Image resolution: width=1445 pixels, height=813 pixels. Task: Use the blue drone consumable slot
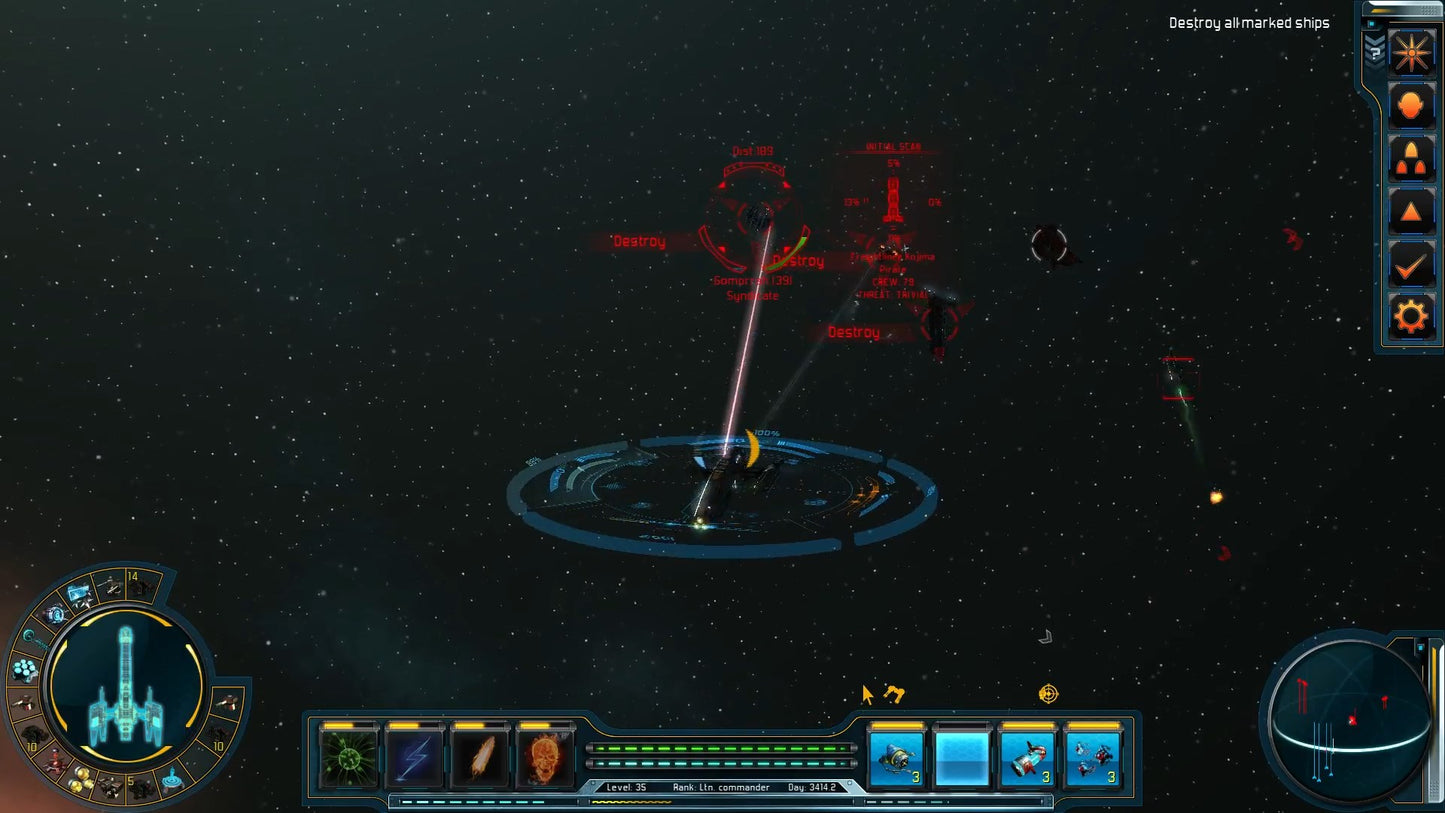click(896, 758)
